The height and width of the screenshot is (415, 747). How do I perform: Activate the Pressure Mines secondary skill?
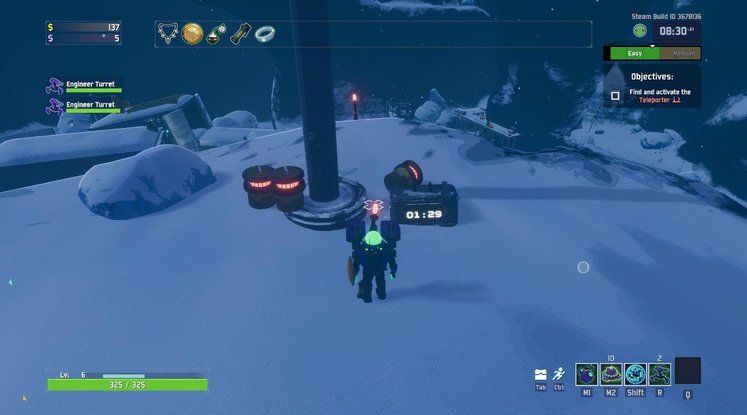(611, 373)
